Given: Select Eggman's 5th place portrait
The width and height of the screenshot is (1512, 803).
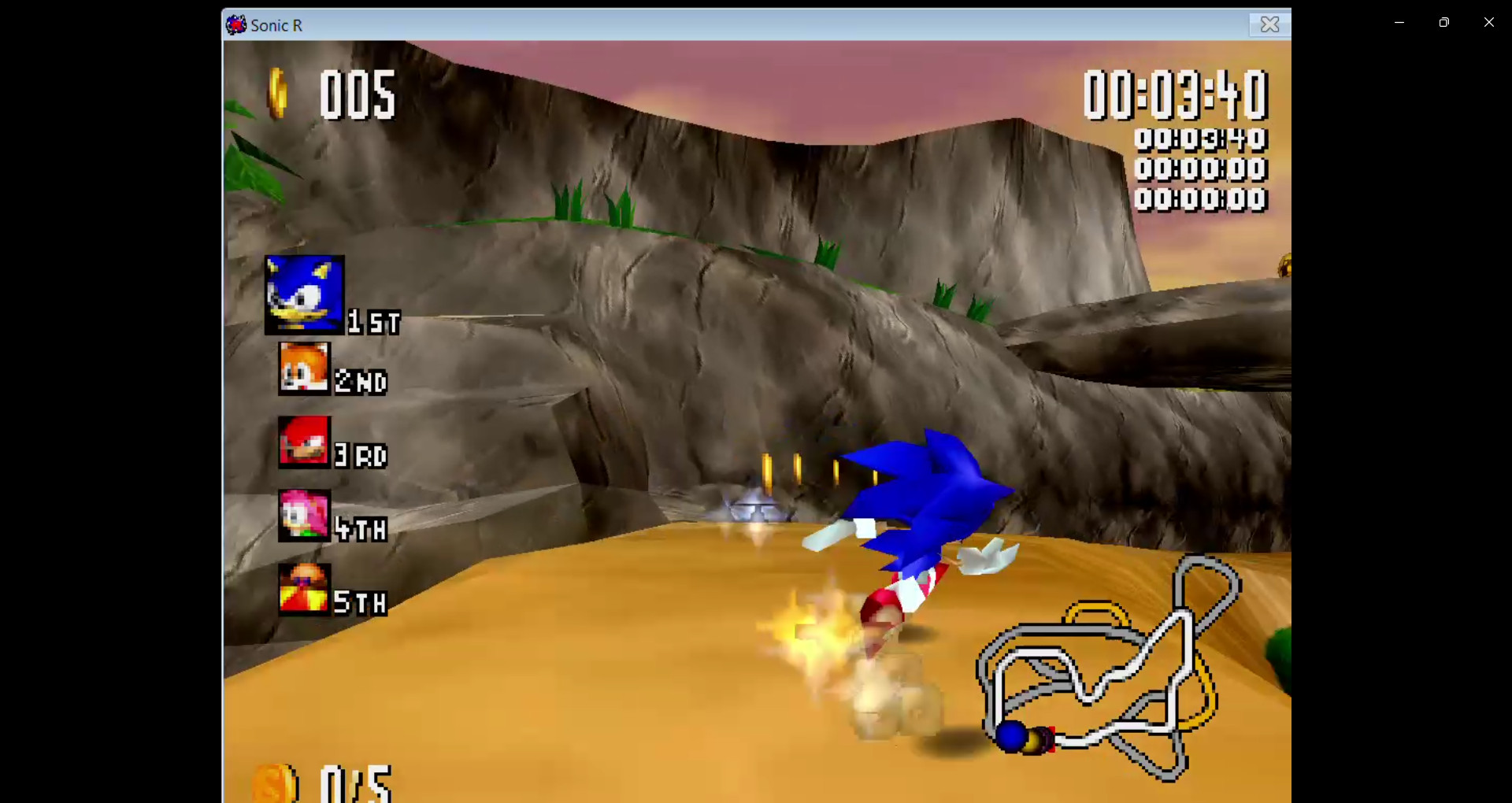Looking at the screenshot, I should click(304, 589).
